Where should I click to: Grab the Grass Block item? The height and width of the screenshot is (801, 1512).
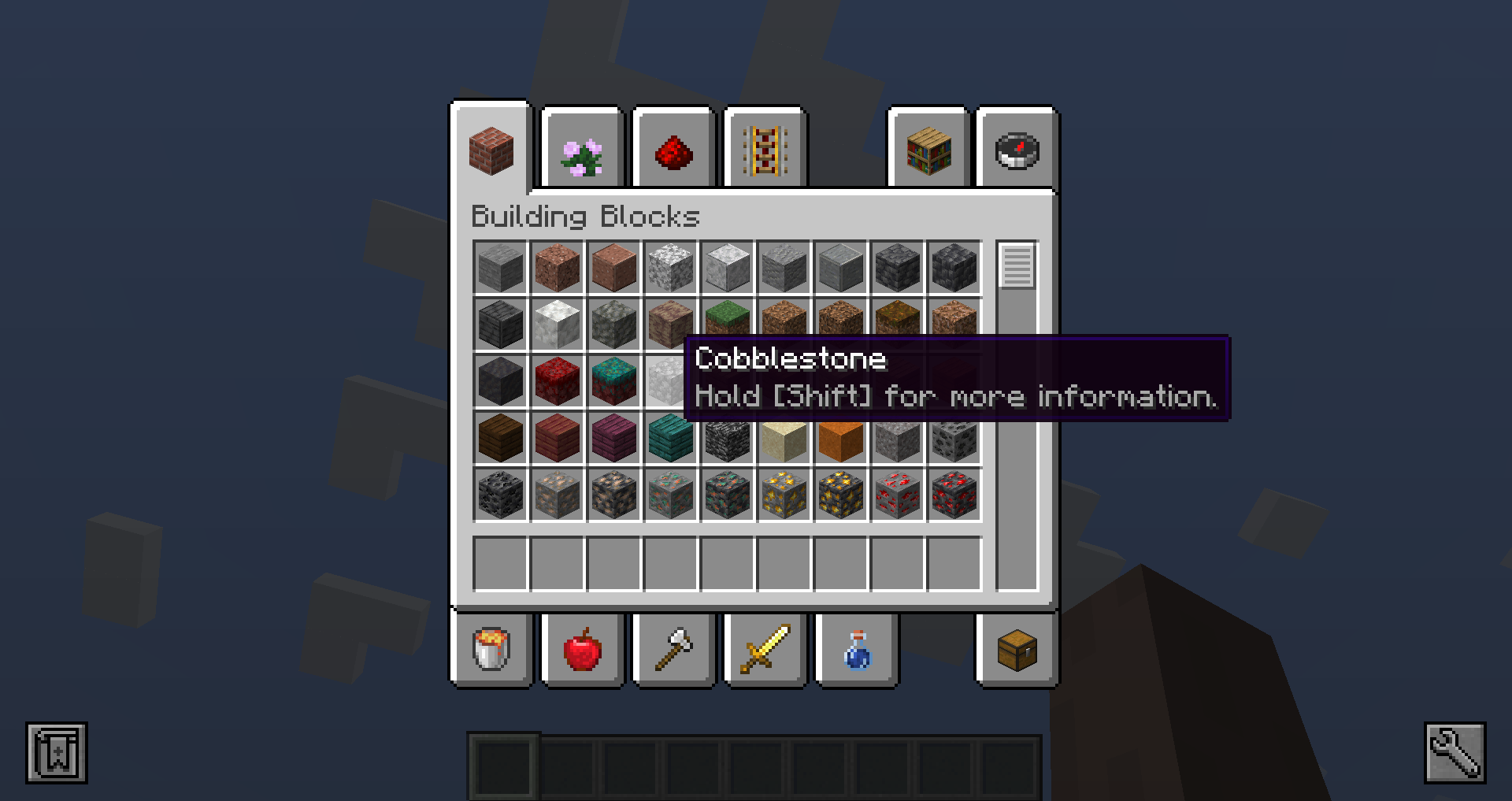(727, 324)
